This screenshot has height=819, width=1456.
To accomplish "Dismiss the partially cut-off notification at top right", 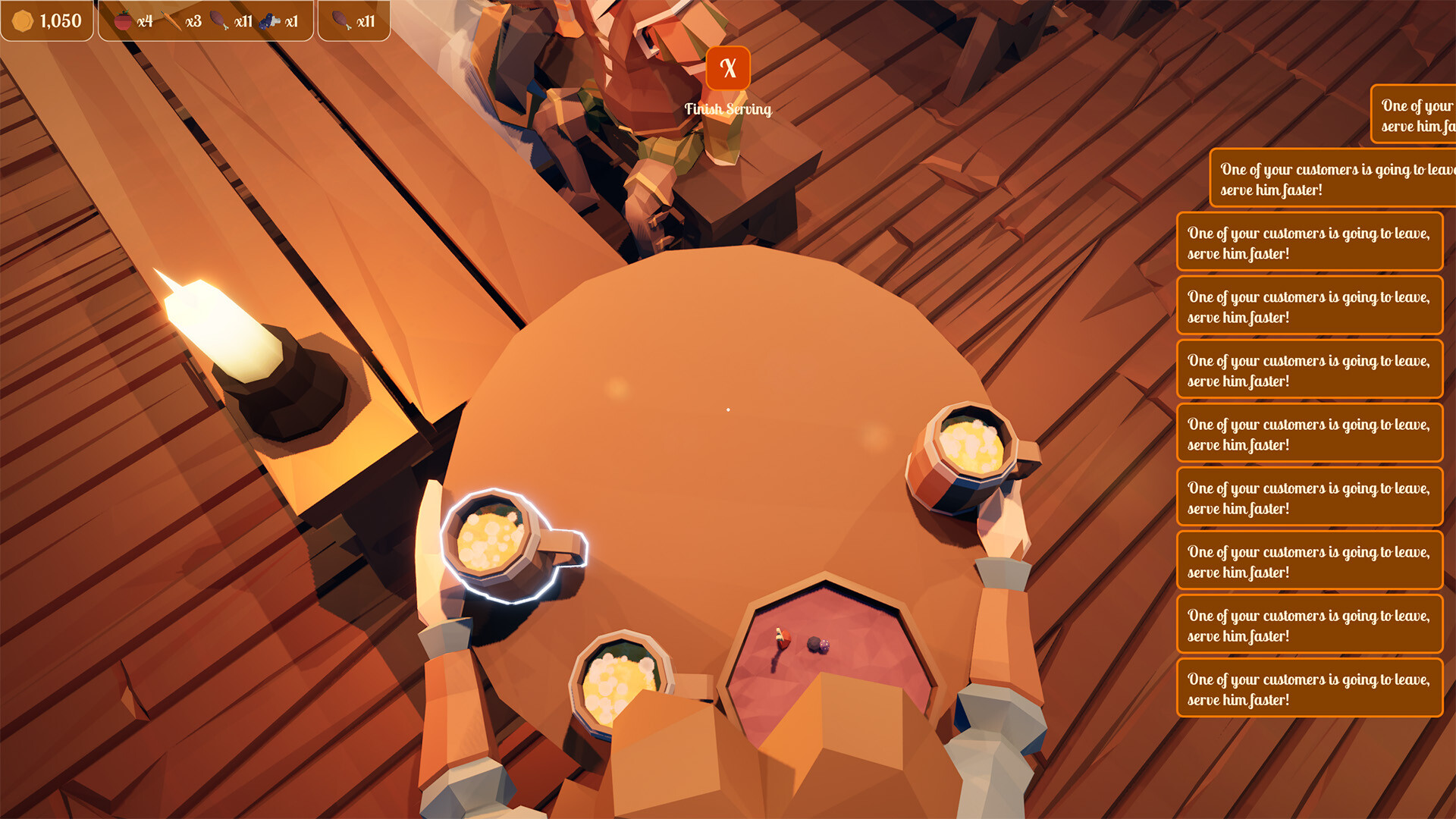I will 1414,115.
